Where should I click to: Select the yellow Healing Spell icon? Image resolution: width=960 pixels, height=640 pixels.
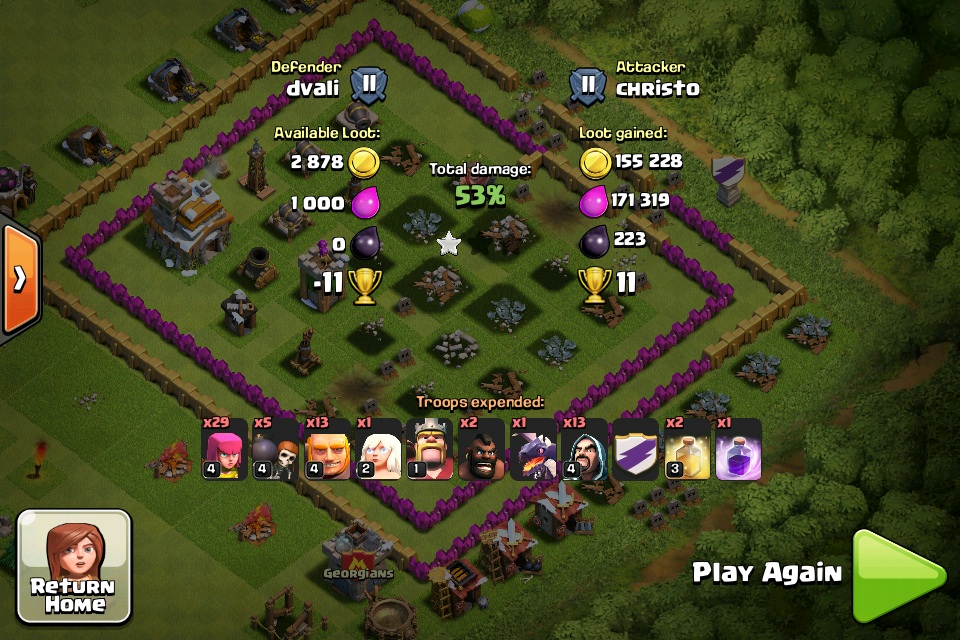[687, 449]
